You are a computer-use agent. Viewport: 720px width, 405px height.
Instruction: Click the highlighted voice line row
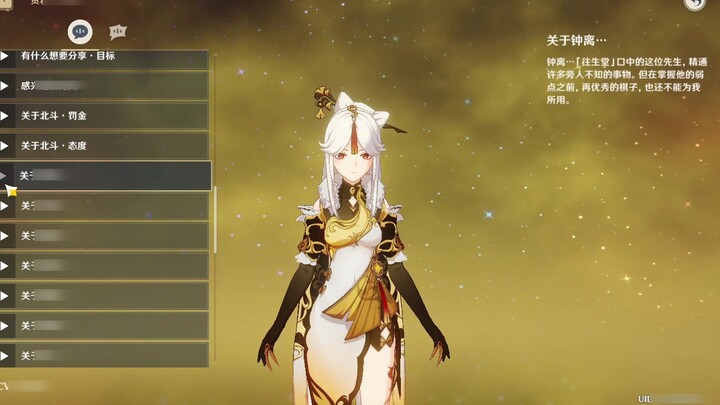click(x=105, y=176)
